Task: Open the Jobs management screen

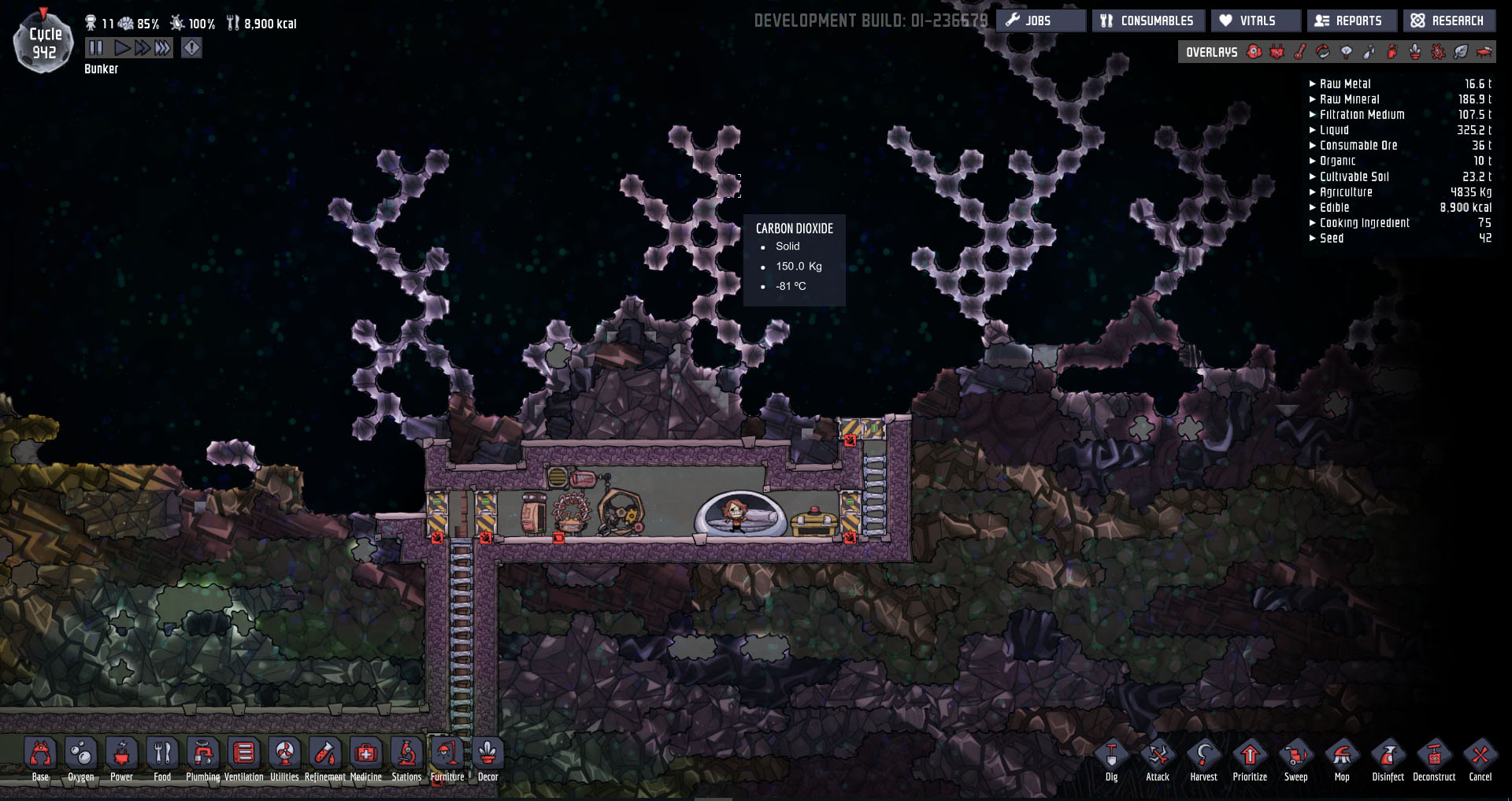Action: 1040,20
